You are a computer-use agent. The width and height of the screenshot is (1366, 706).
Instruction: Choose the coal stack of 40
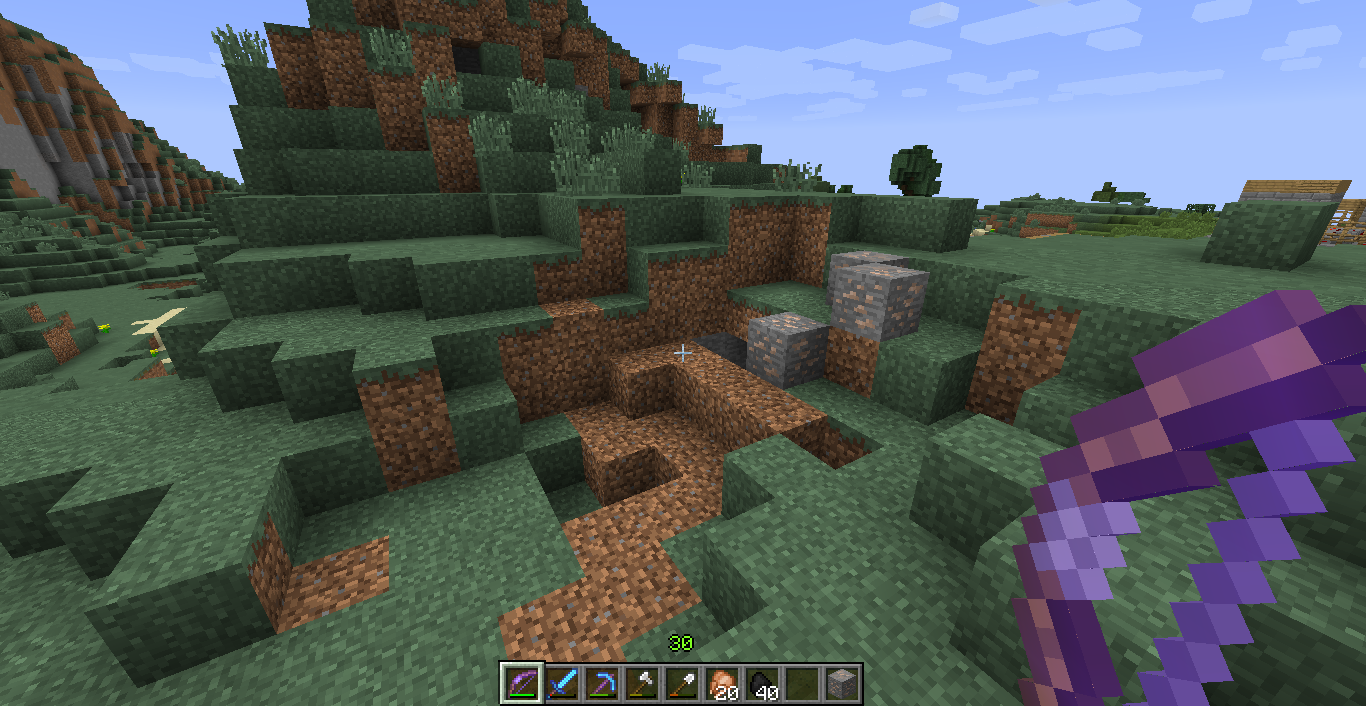(x=761, y=684)
